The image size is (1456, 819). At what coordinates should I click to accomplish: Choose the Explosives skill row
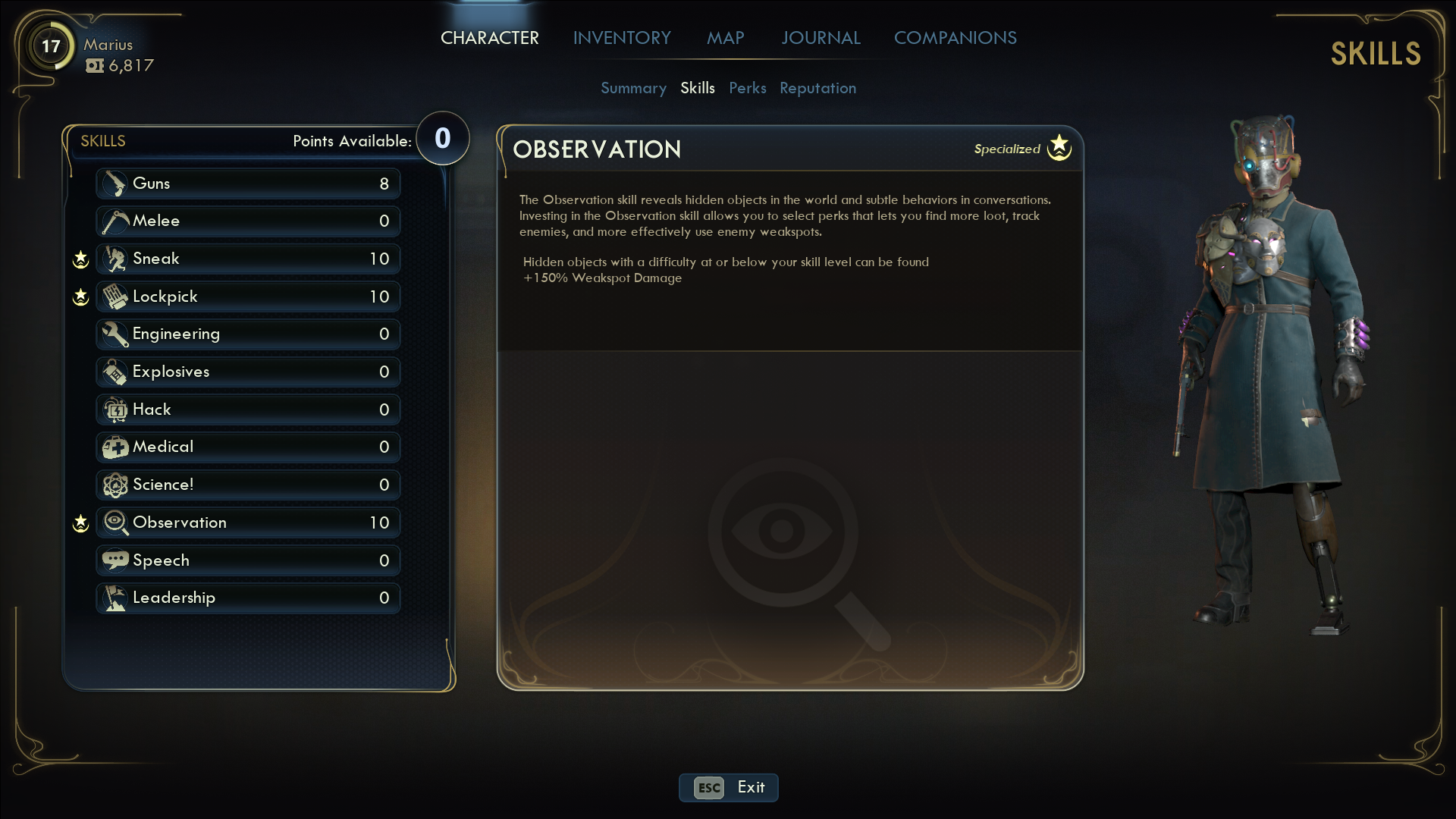(x=248, y=372)
